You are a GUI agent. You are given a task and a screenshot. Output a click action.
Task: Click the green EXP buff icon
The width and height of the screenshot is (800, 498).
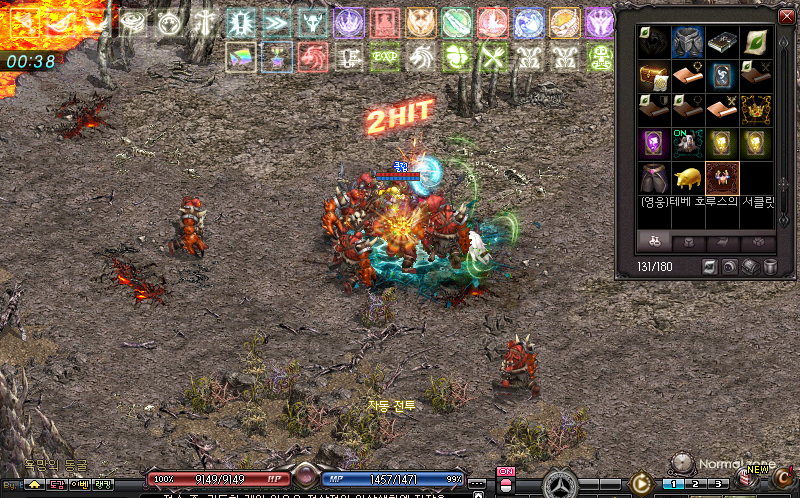pos(382,58)
